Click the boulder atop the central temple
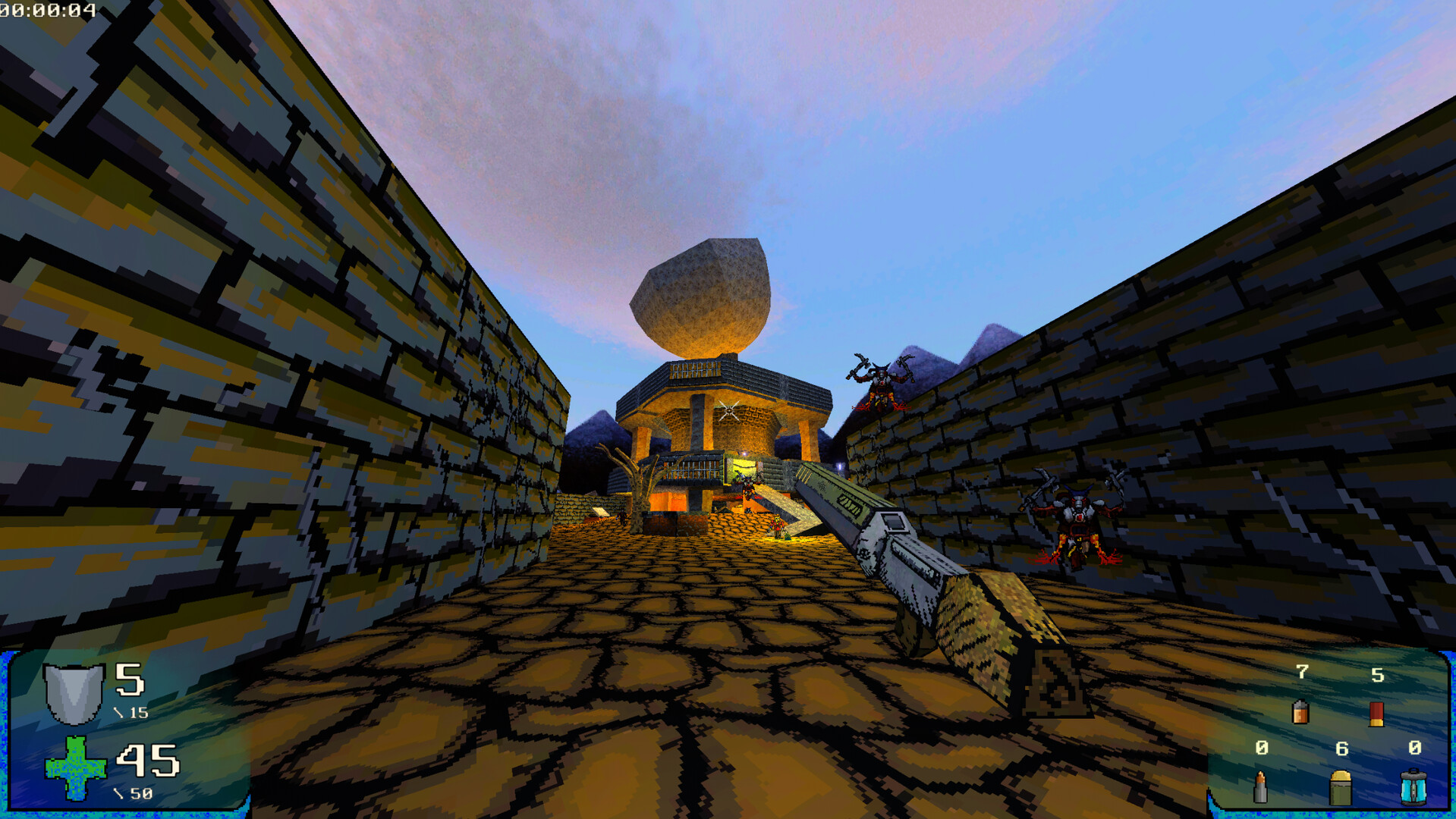Screen dimensions: 1456x819 coord(702,296)
